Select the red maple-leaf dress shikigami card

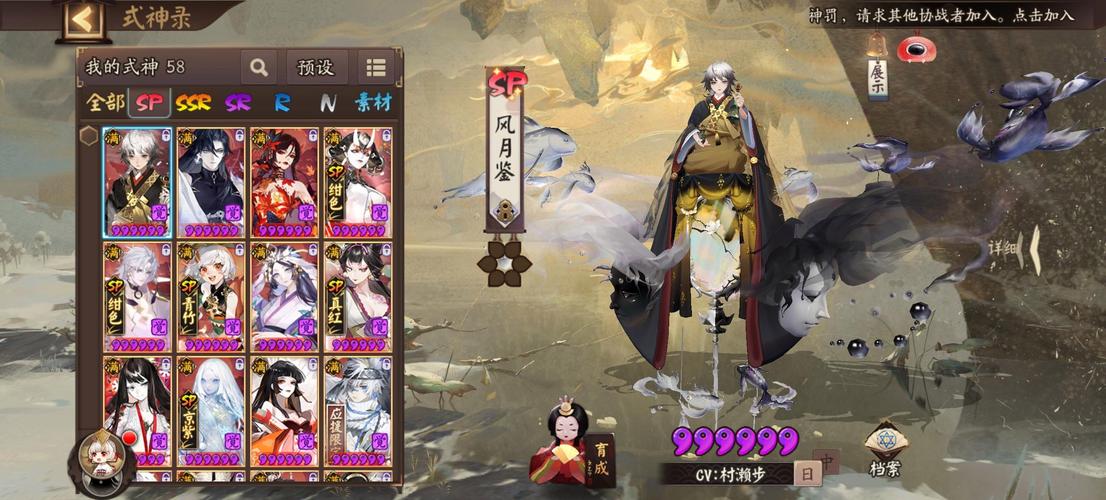(x=284, y=181)
